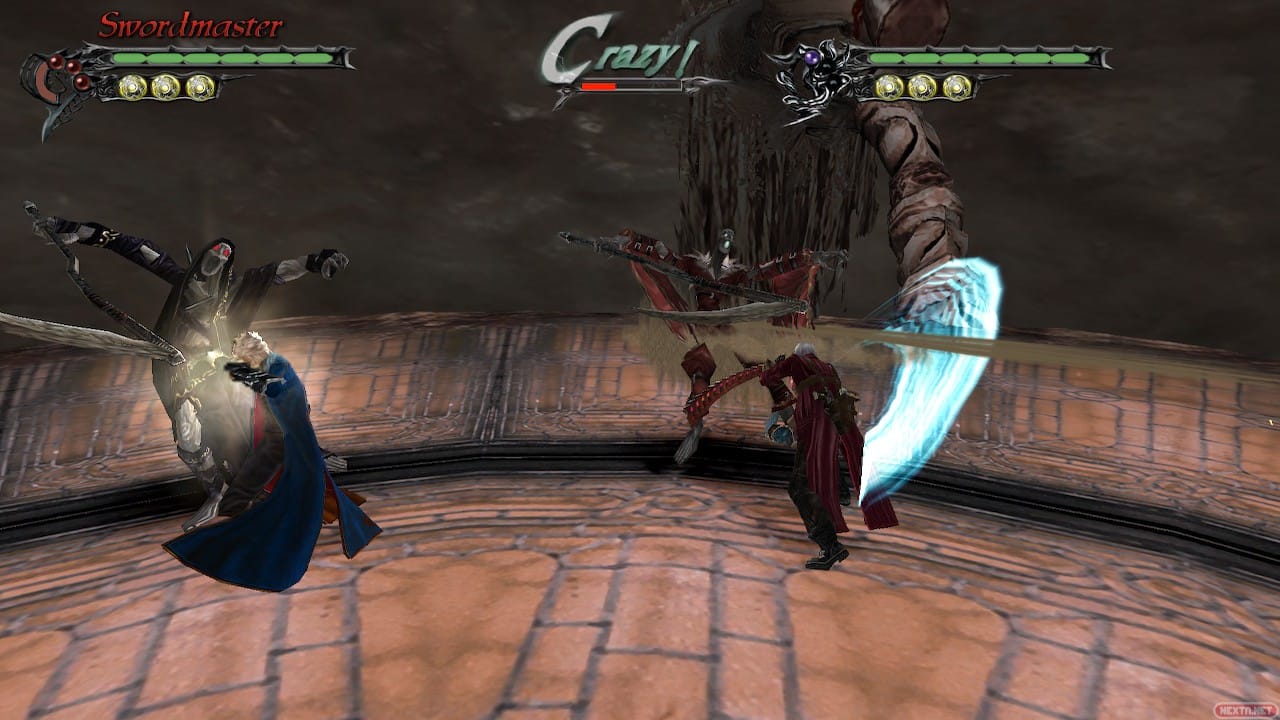Click the rightmost gold orb on Dante's gauge
The width and height of the screenshot is (1280, 720).
(955, 87)
